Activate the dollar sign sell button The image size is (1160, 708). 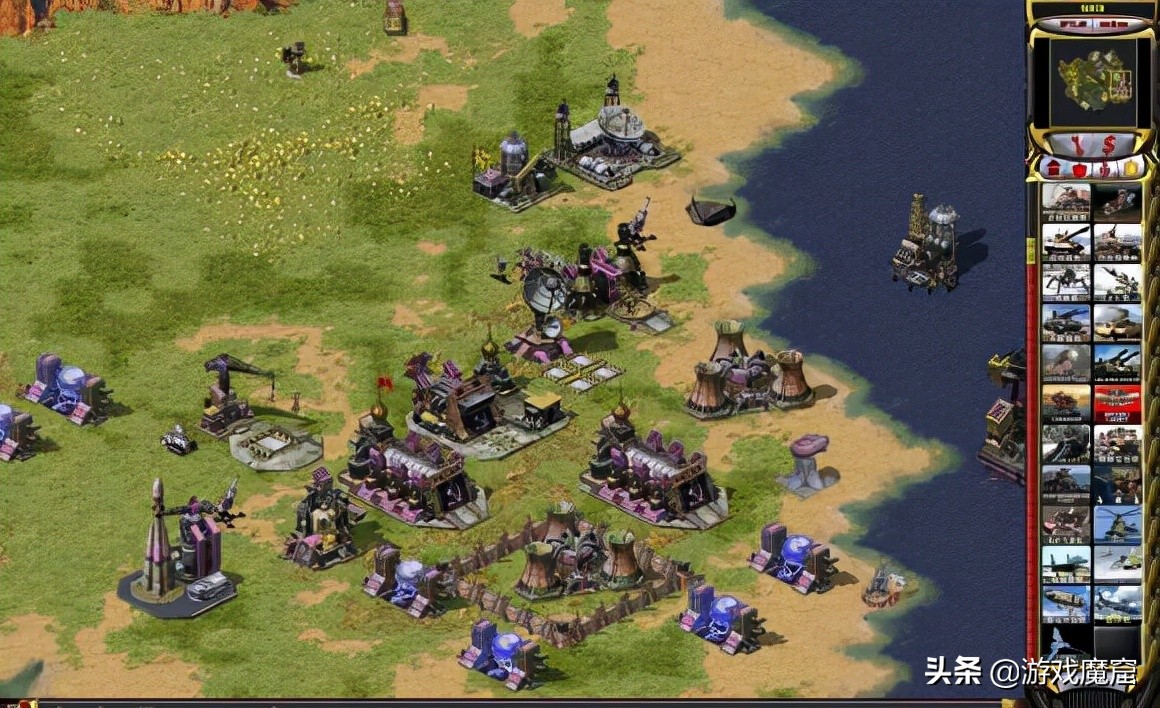pos(1107,145)
